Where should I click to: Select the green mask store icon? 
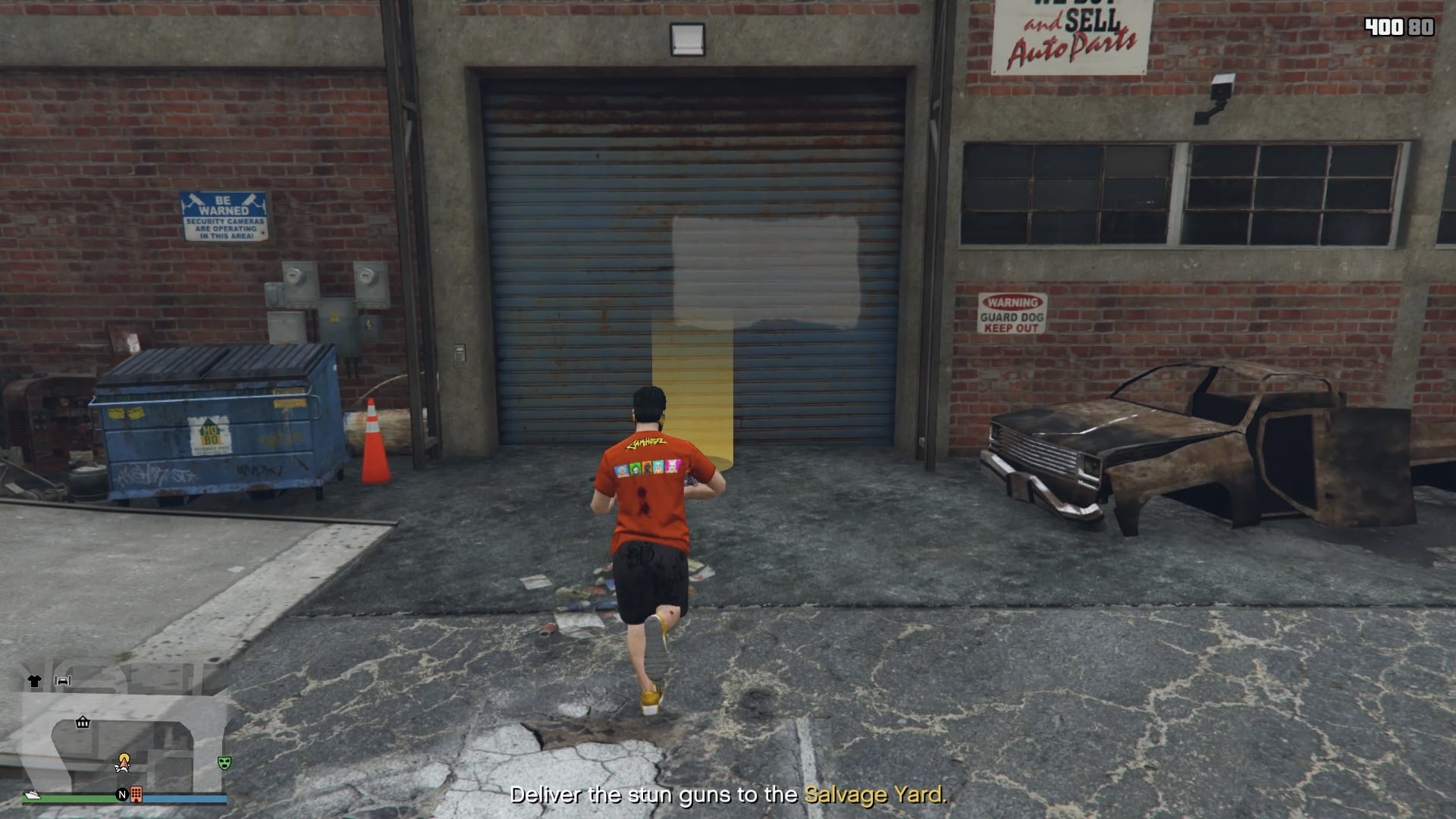click(x=224, y=764)
